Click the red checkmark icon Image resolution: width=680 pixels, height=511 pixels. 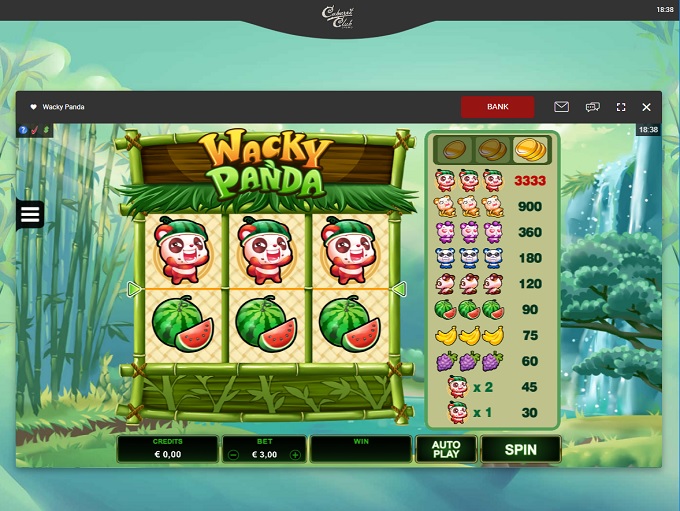(33, 130)
